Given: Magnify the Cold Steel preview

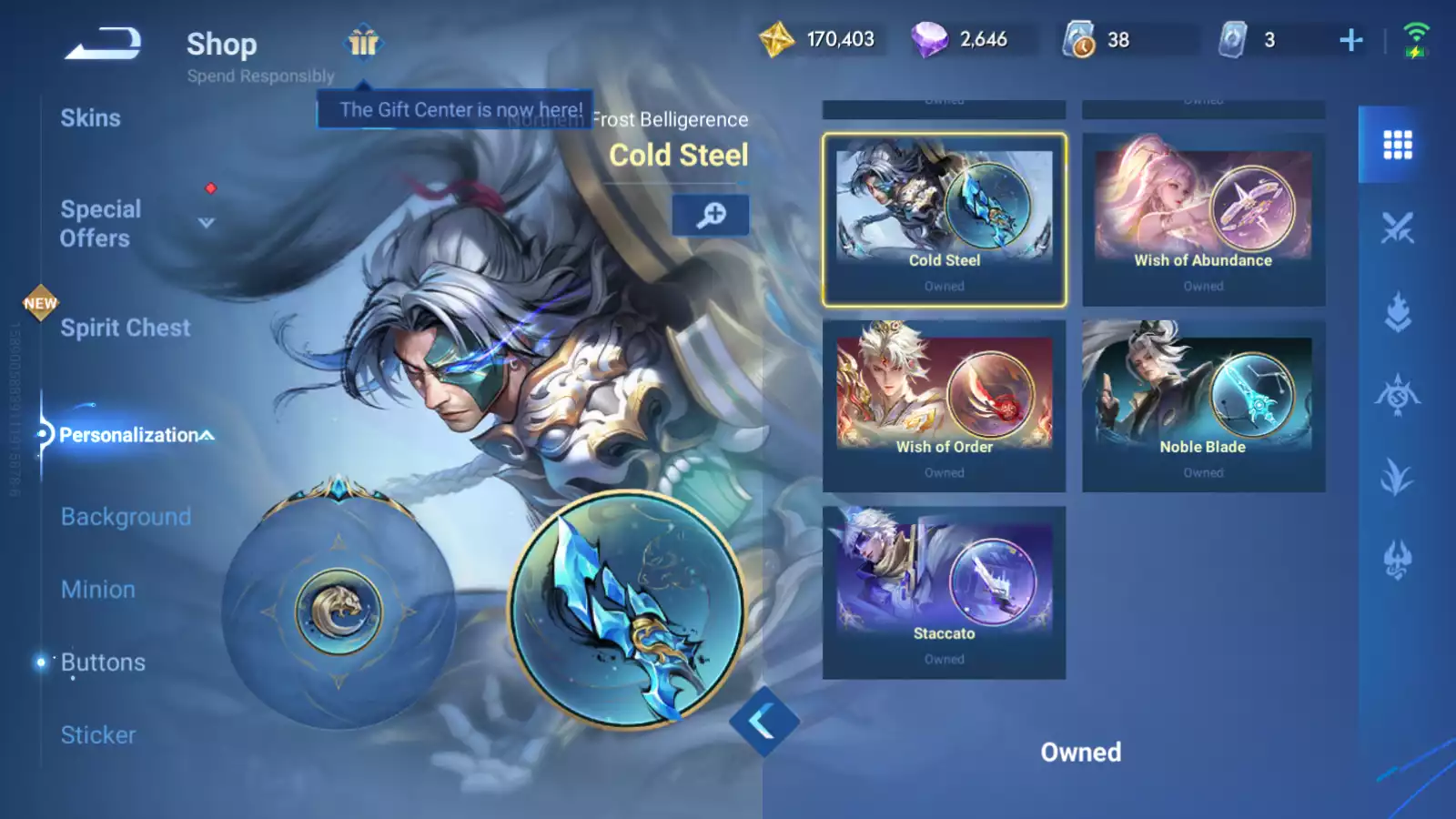Looking at the screenshot, I should (711, 215).
